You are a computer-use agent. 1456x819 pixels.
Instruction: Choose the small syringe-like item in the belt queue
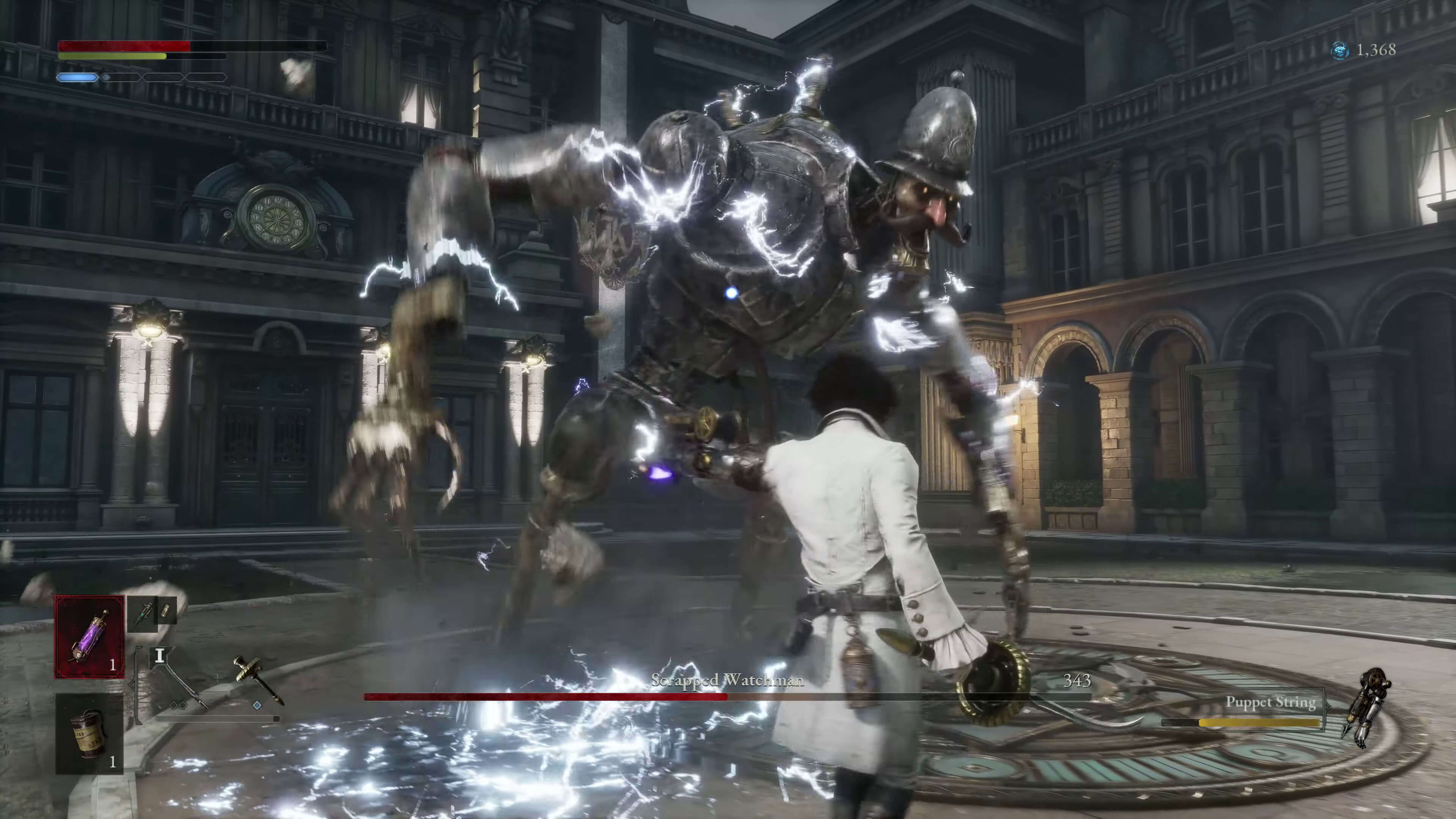143,612
